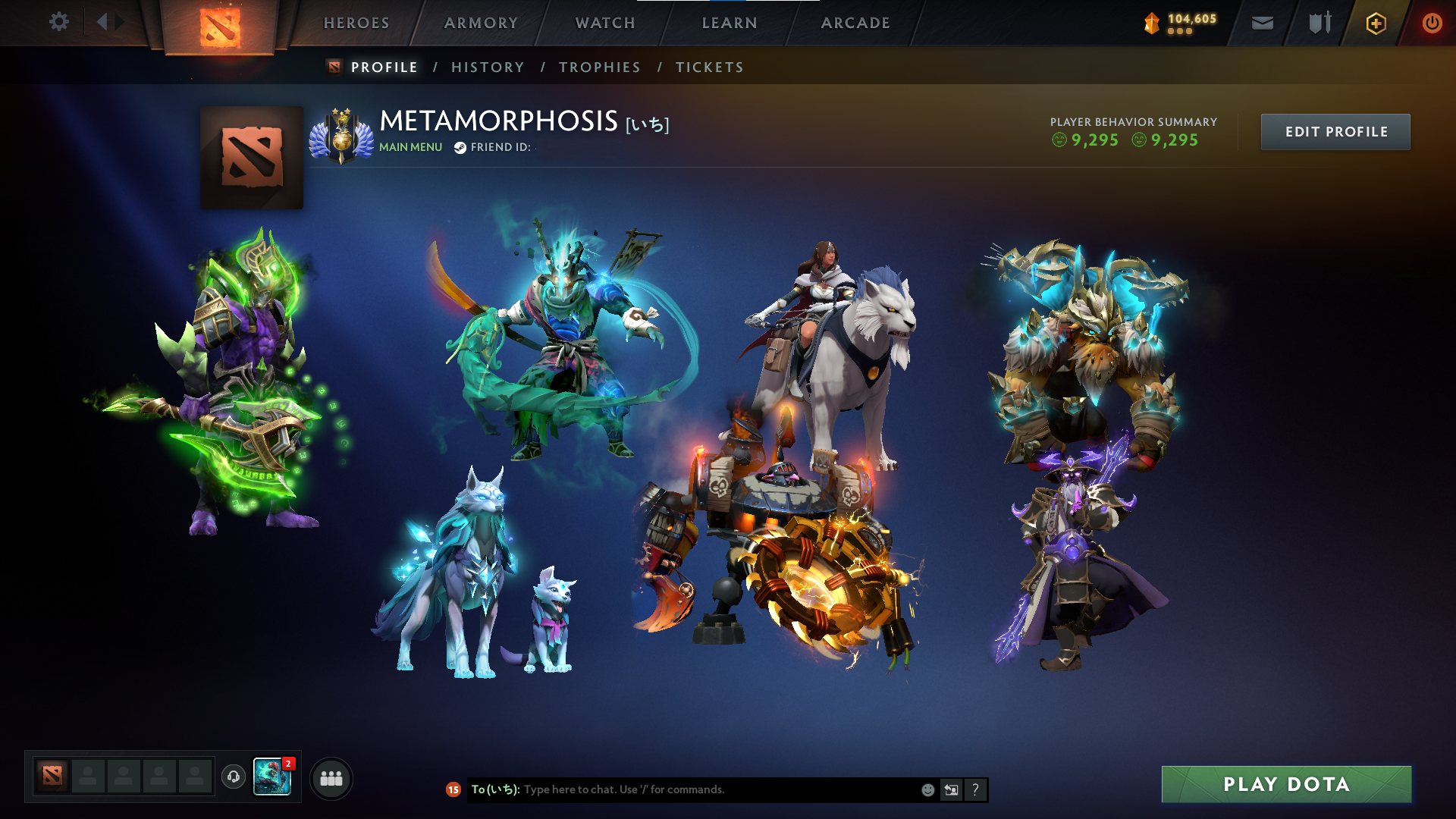
Task: Click the battle pass level gem icon
Action: [x=1151, y=21]
